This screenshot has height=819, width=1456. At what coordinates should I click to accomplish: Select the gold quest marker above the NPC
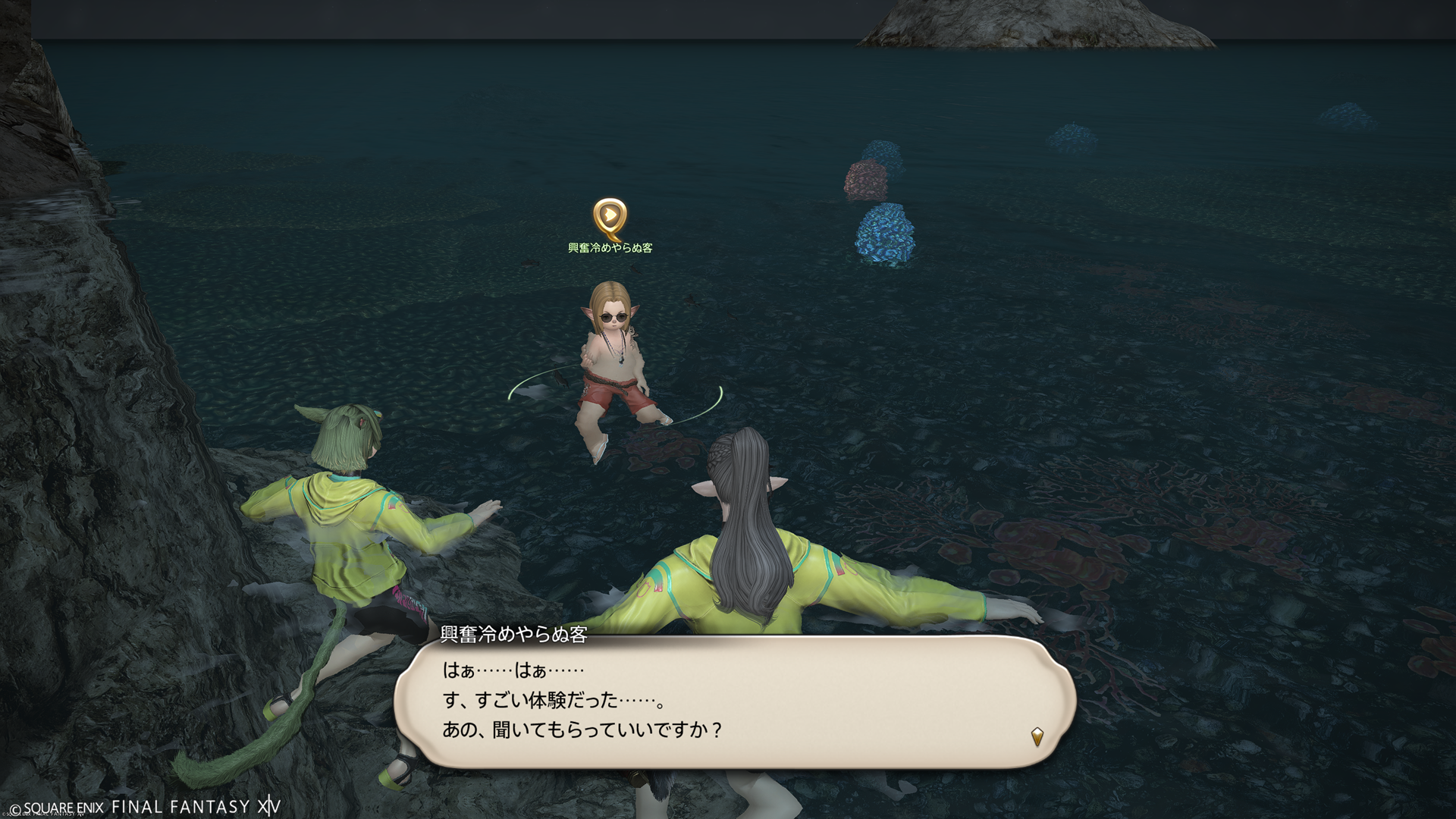click(x=609, y=218)
